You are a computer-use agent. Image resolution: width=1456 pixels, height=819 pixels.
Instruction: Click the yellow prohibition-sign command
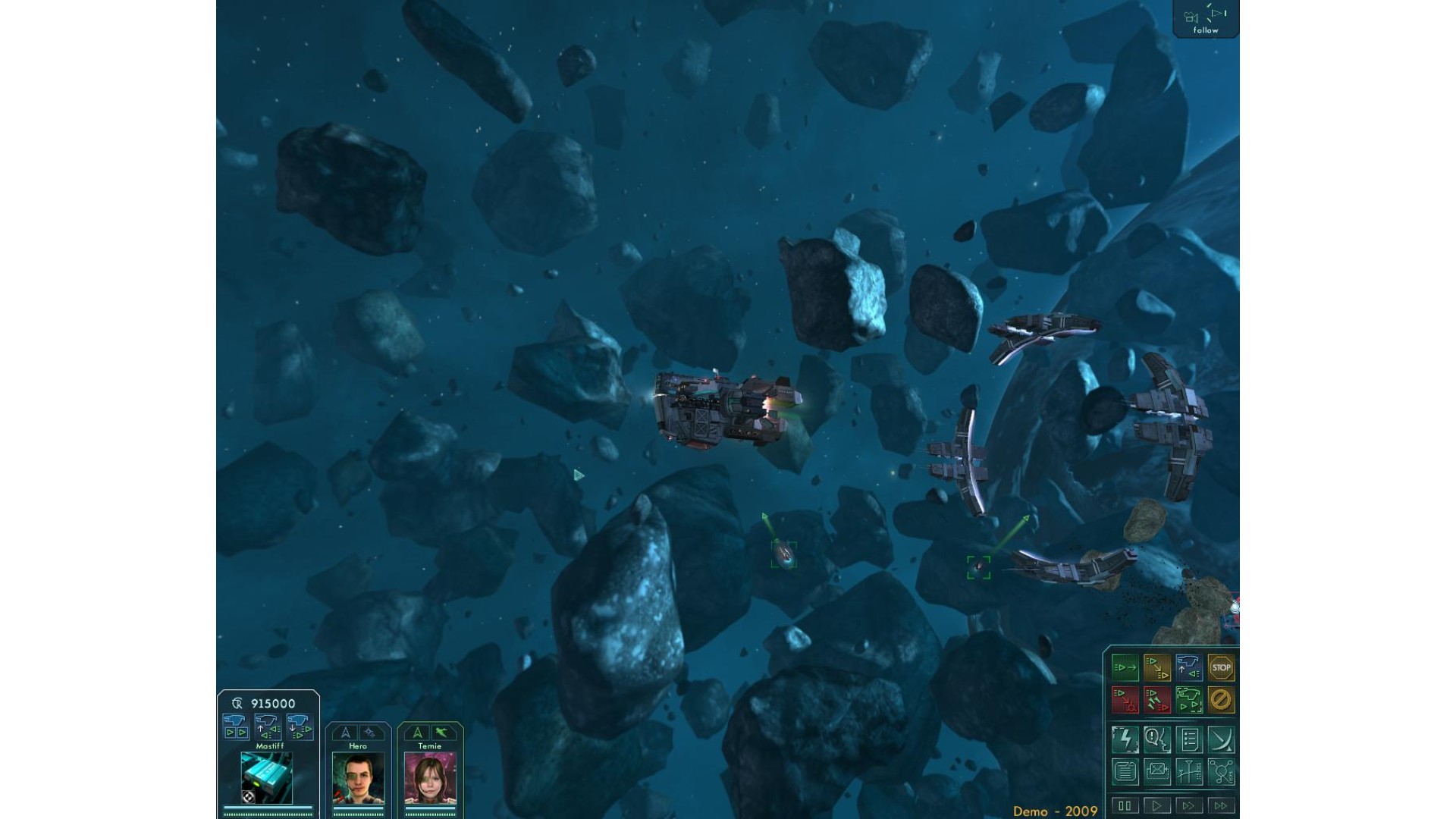1221,700
